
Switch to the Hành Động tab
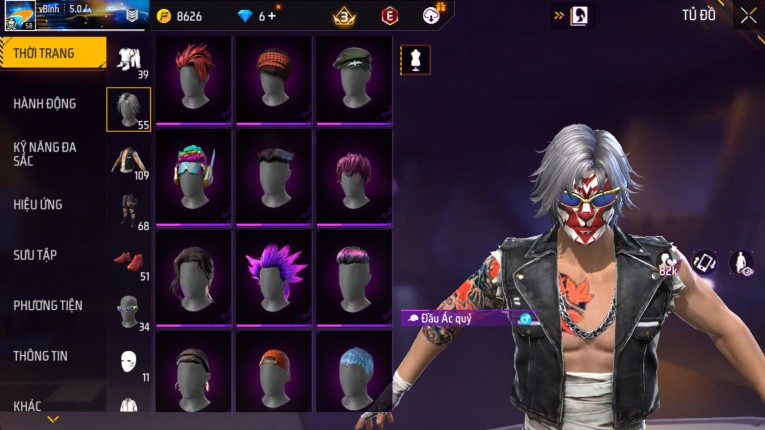[x=45, y=104]
